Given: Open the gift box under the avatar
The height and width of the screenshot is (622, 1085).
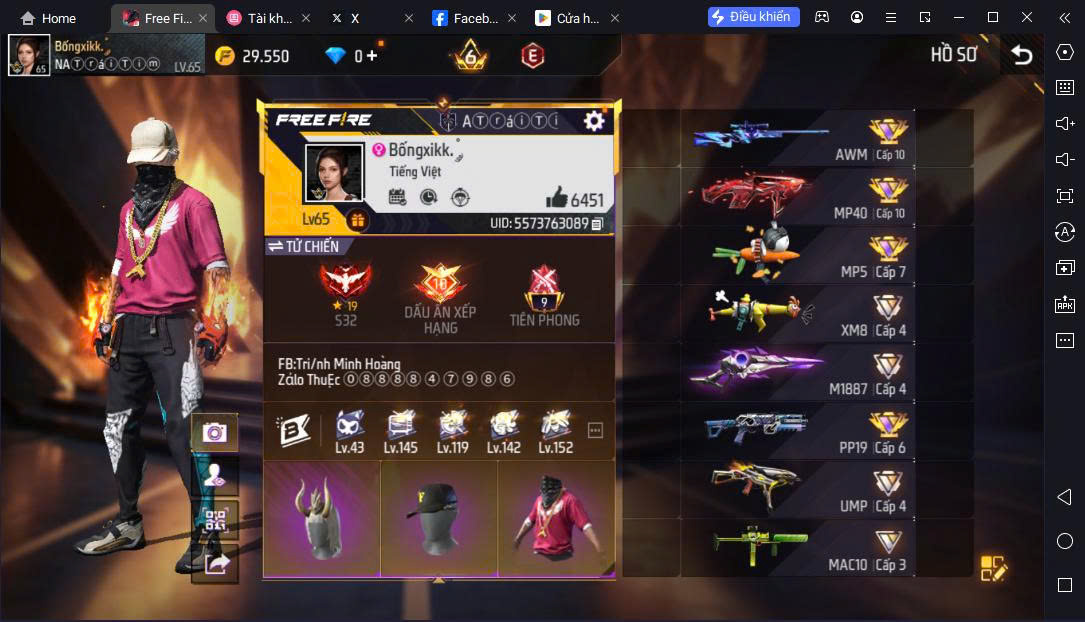Looking at the screenshot, I should 357,220.
